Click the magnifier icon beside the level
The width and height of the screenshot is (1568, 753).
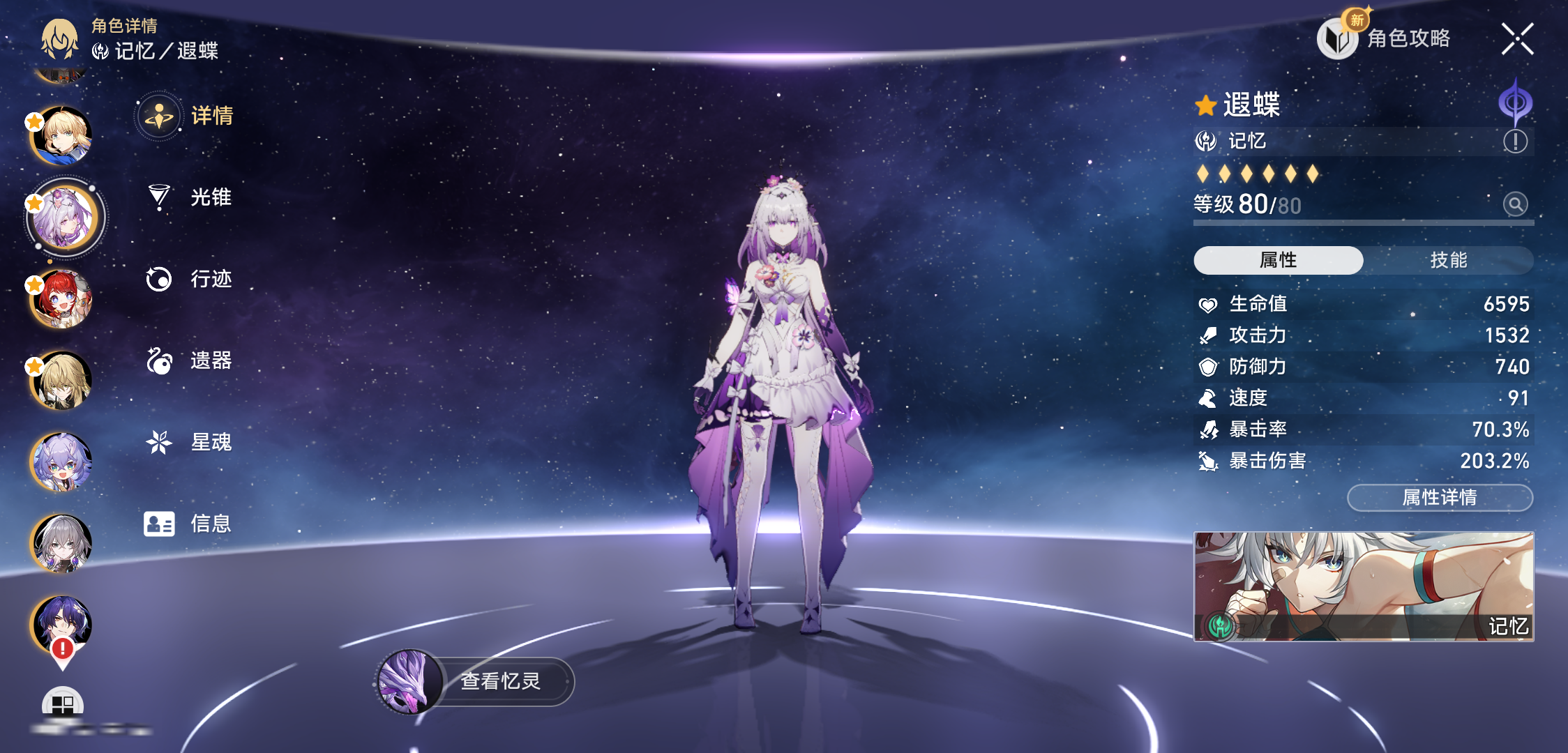[x=1515, y=204]
